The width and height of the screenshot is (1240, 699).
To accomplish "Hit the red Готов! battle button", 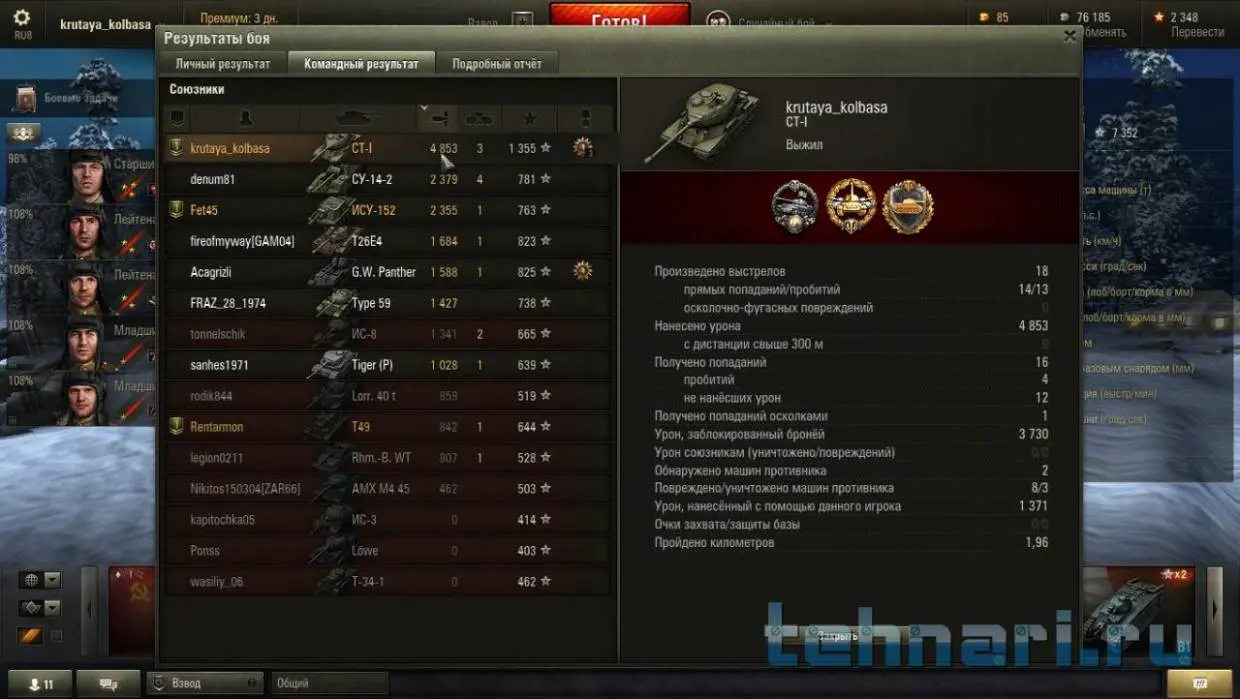I will pyautogui.click(x=619, y=18).
